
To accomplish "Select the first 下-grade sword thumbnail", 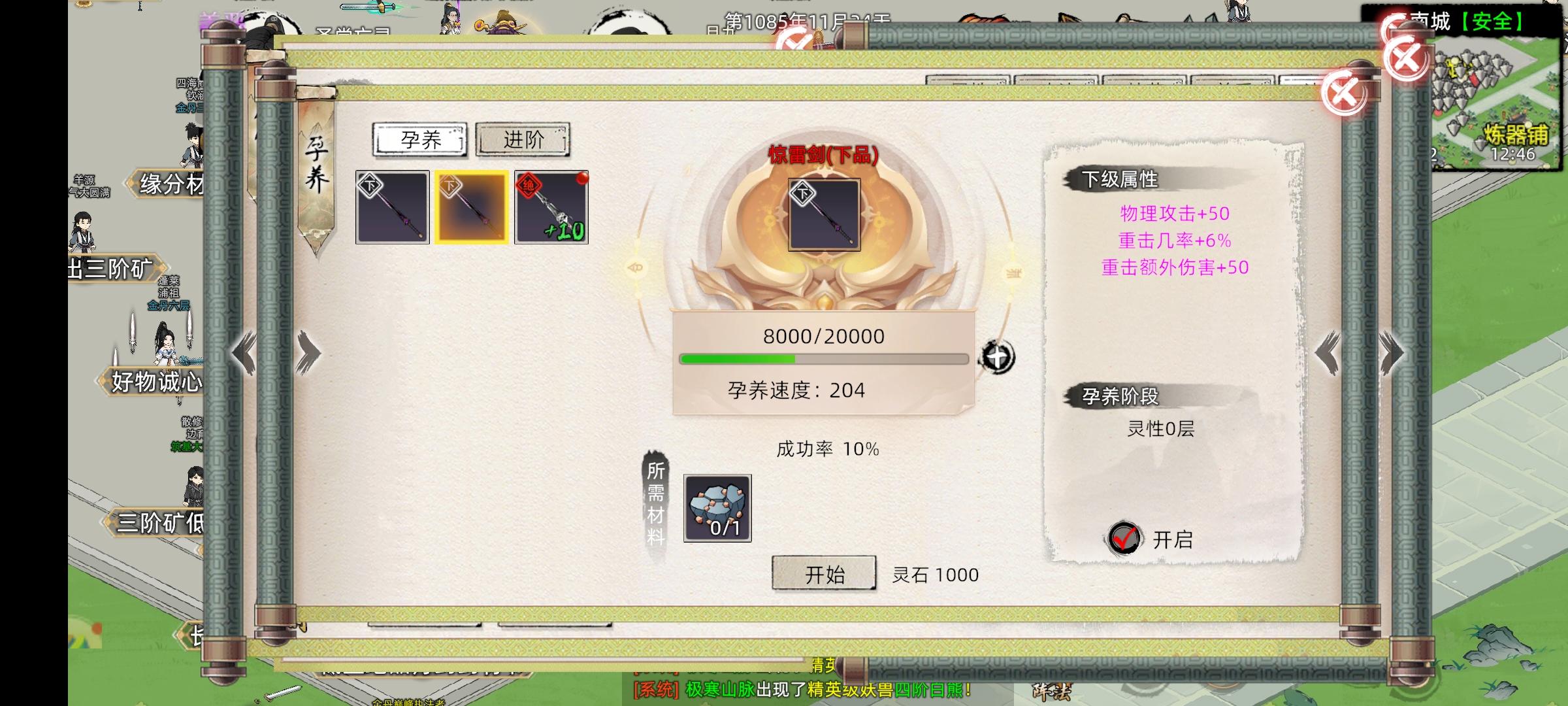I will point(392,208).
